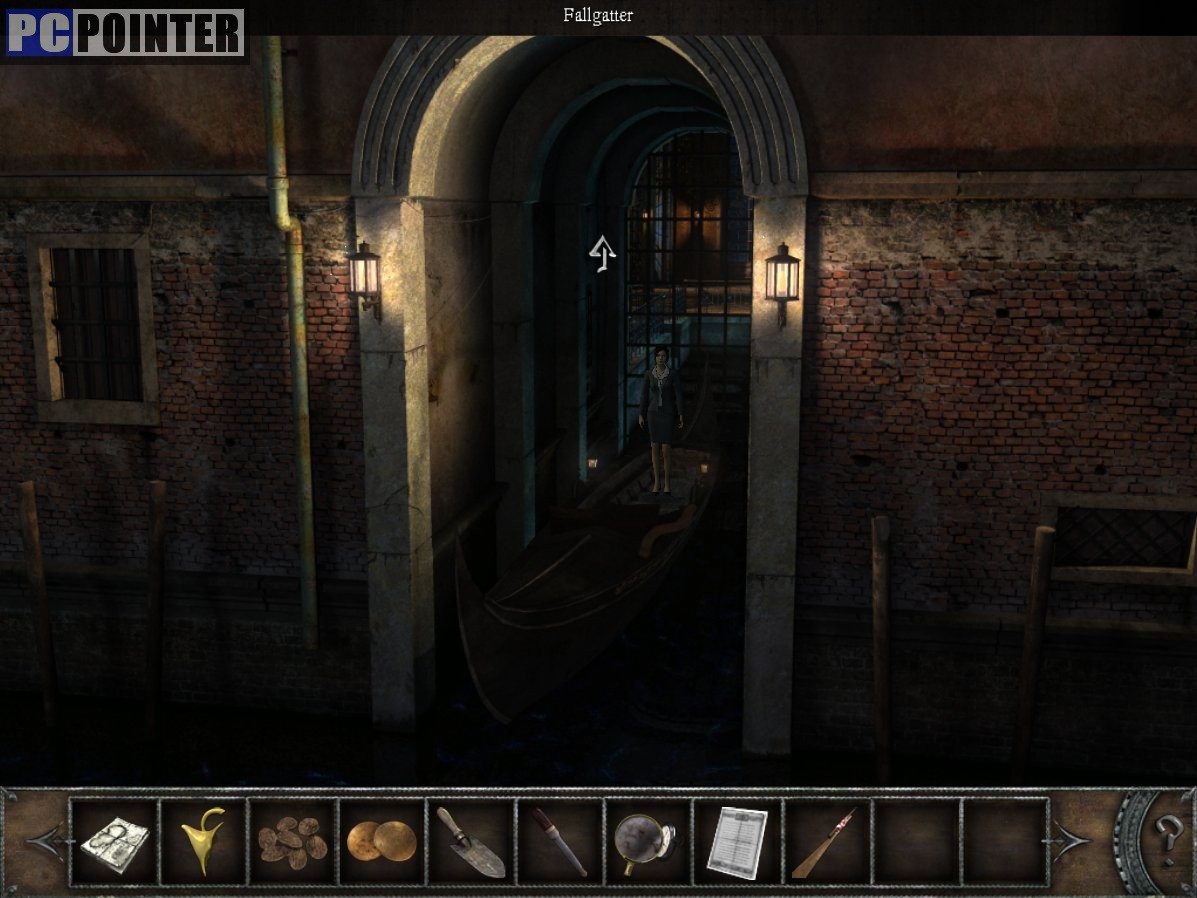Open the paper document in inventory
Screen dimensions: 1197x898
click(737, 842)
